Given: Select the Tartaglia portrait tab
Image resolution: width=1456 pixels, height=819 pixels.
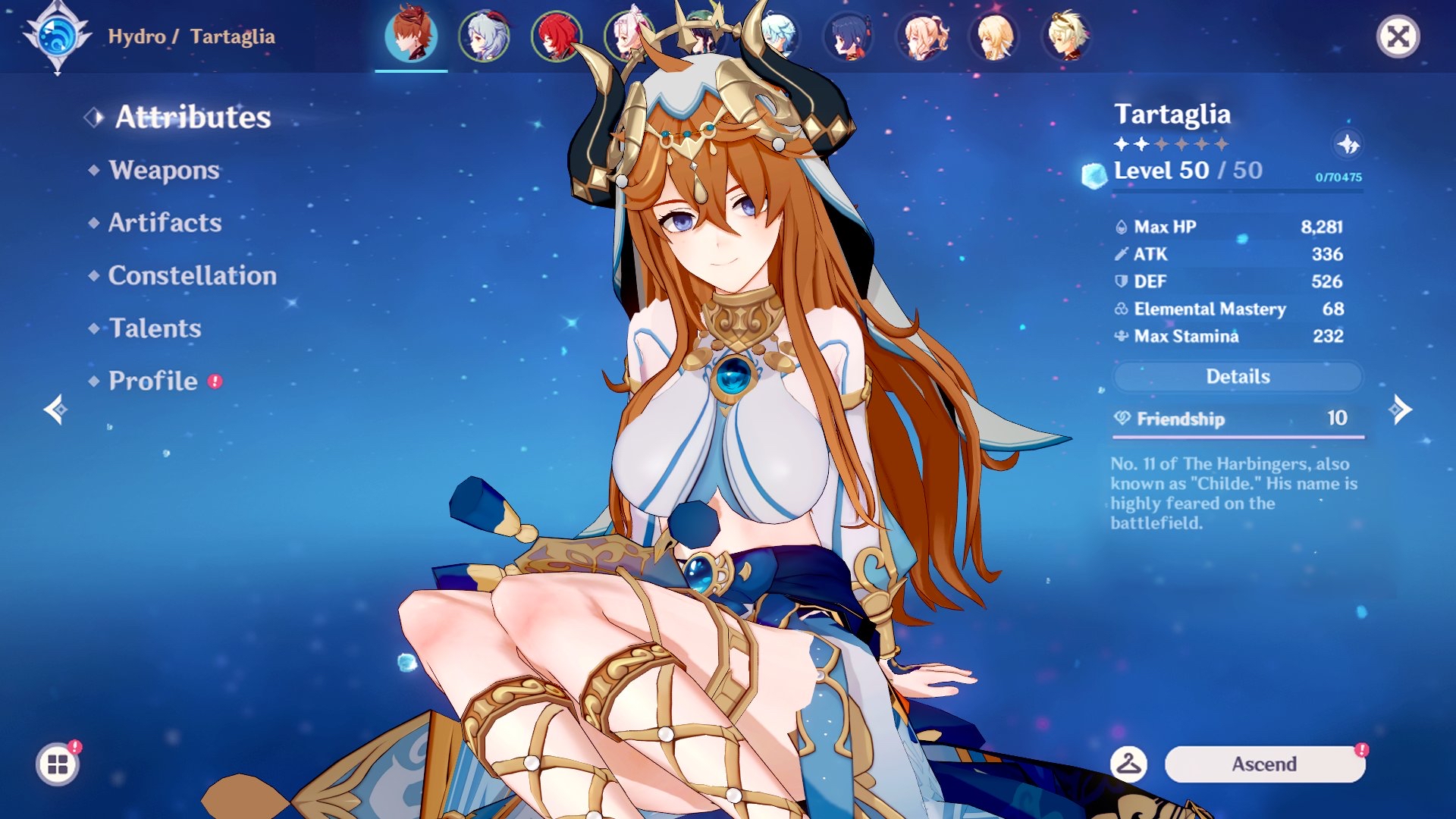Looking at the screenshot, I should pyautogui.click(x=411, y=36).
